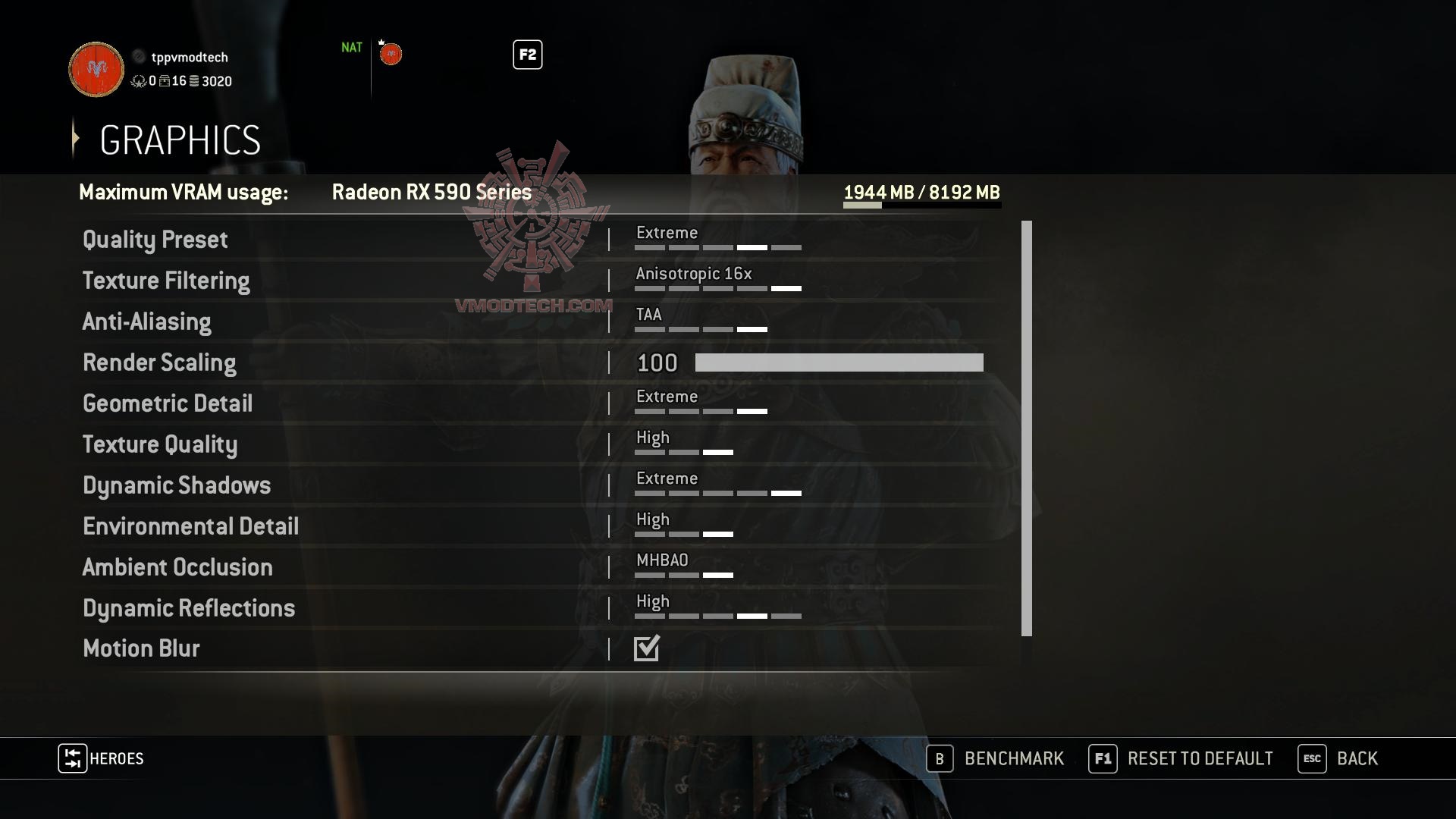Select the Quality Preset option selector
The width and height of the screenshot is (1456, 819).
(x=718, y=239)
